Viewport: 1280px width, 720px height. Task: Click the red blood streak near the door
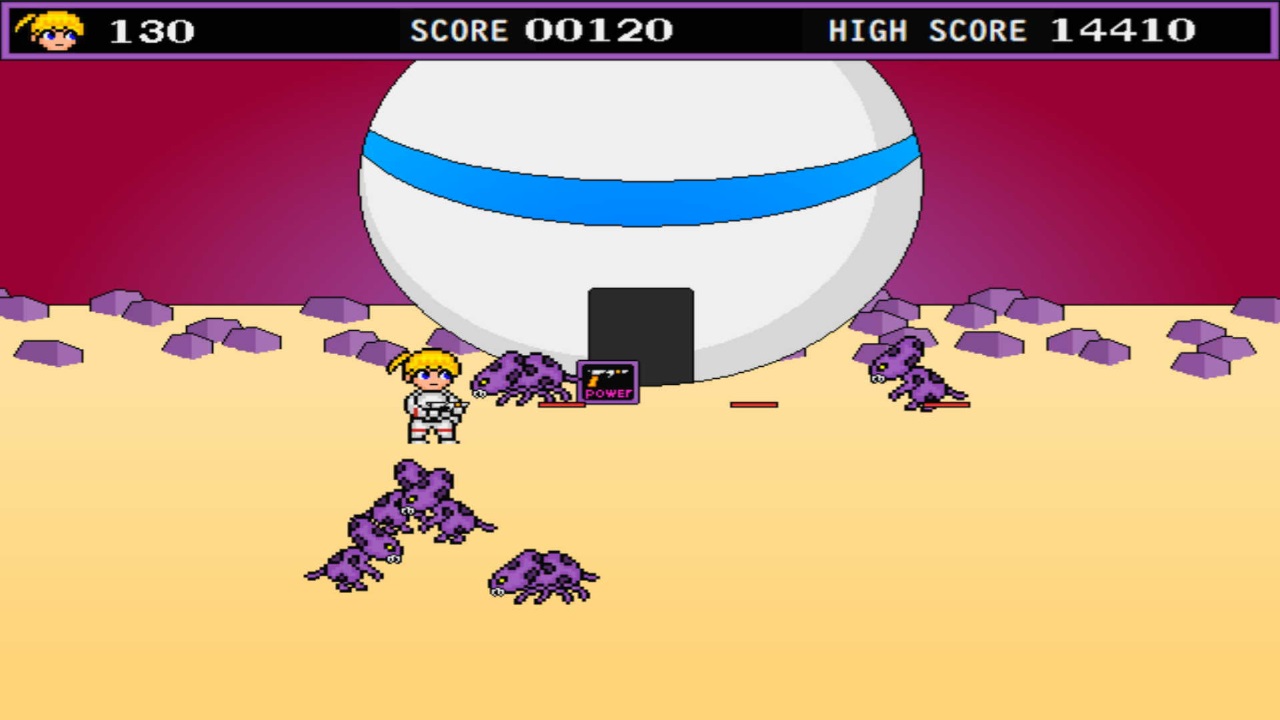click(752, 405)
